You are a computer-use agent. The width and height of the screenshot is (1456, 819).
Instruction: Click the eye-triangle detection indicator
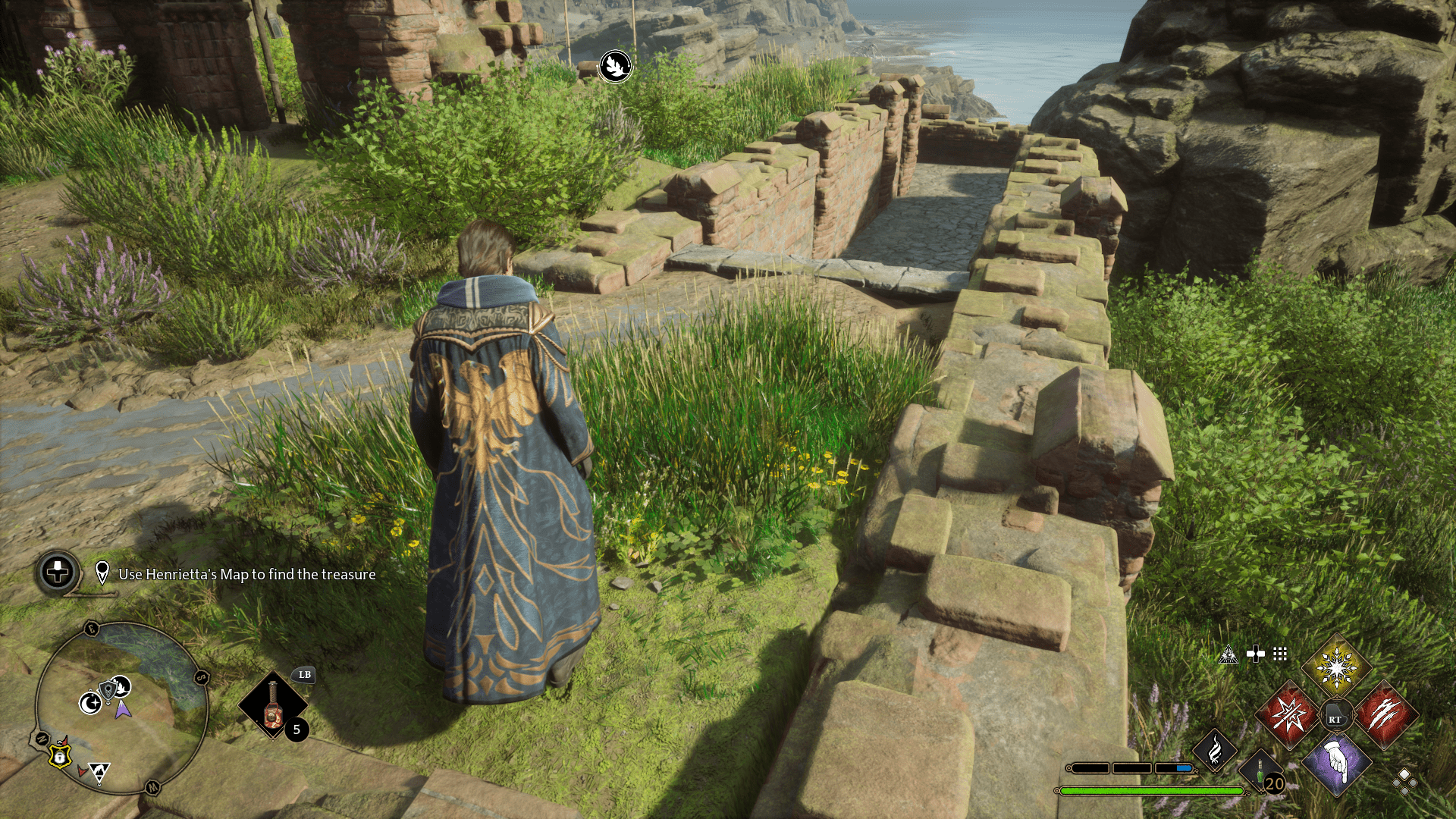click(1228, 655)
